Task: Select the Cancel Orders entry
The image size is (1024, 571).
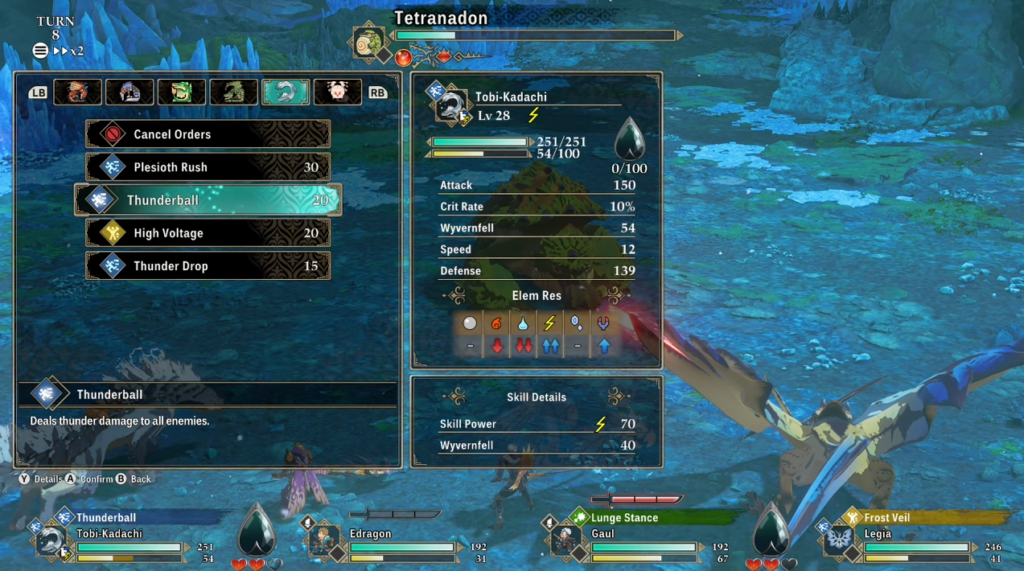Action: pyautogui.click(x=208, y=134)
